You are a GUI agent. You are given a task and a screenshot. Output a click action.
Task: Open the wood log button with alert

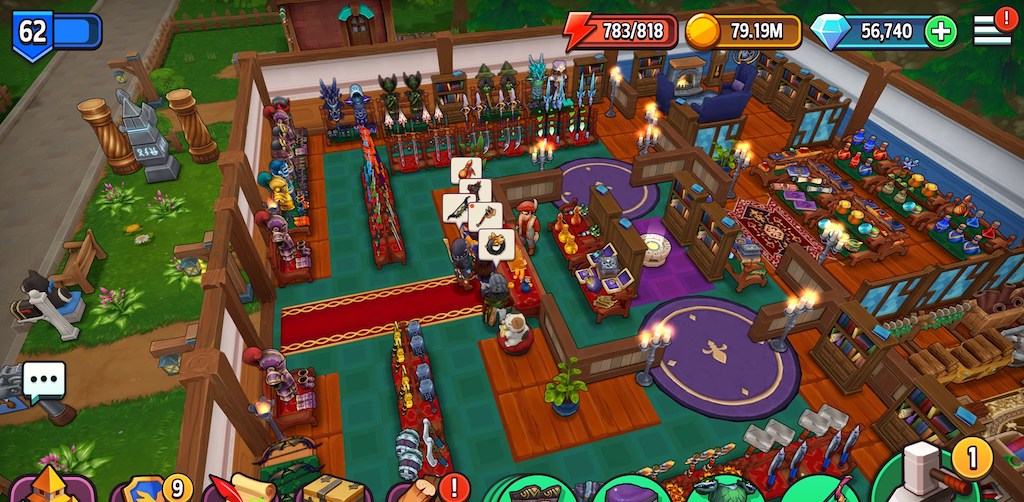click(422, 490)
